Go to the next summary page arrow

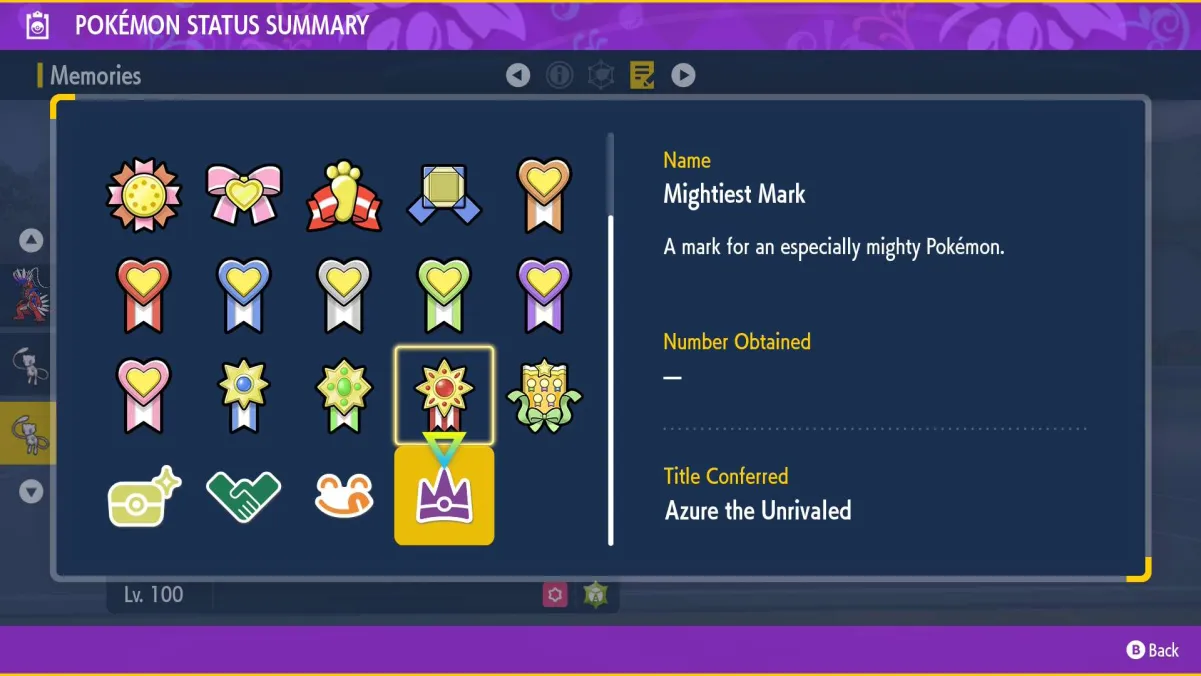(683, 75)
